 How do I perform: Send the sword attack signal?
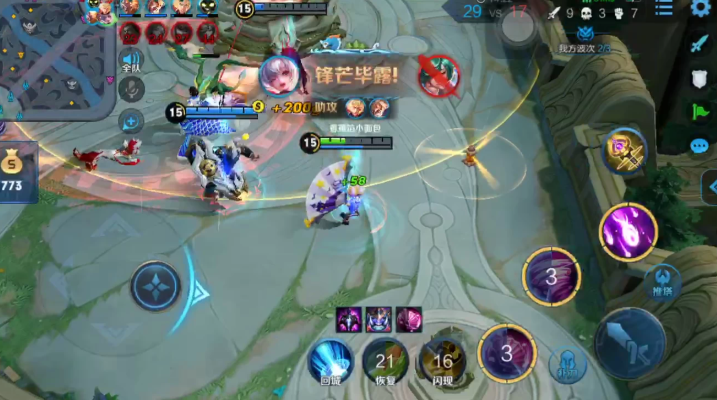700,44
